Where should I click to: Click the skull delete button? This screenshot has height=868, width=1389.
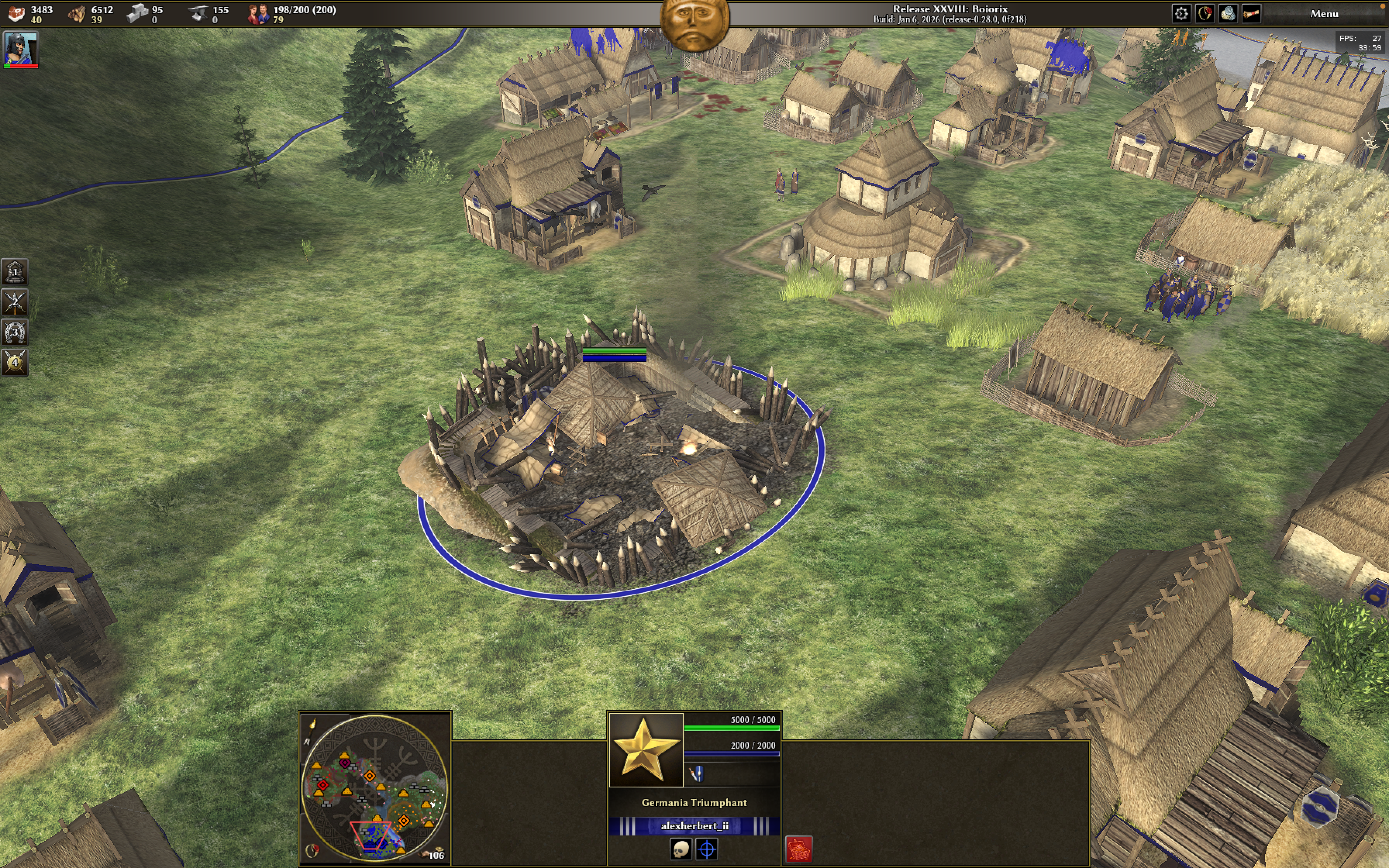click(x=681, y=849)
